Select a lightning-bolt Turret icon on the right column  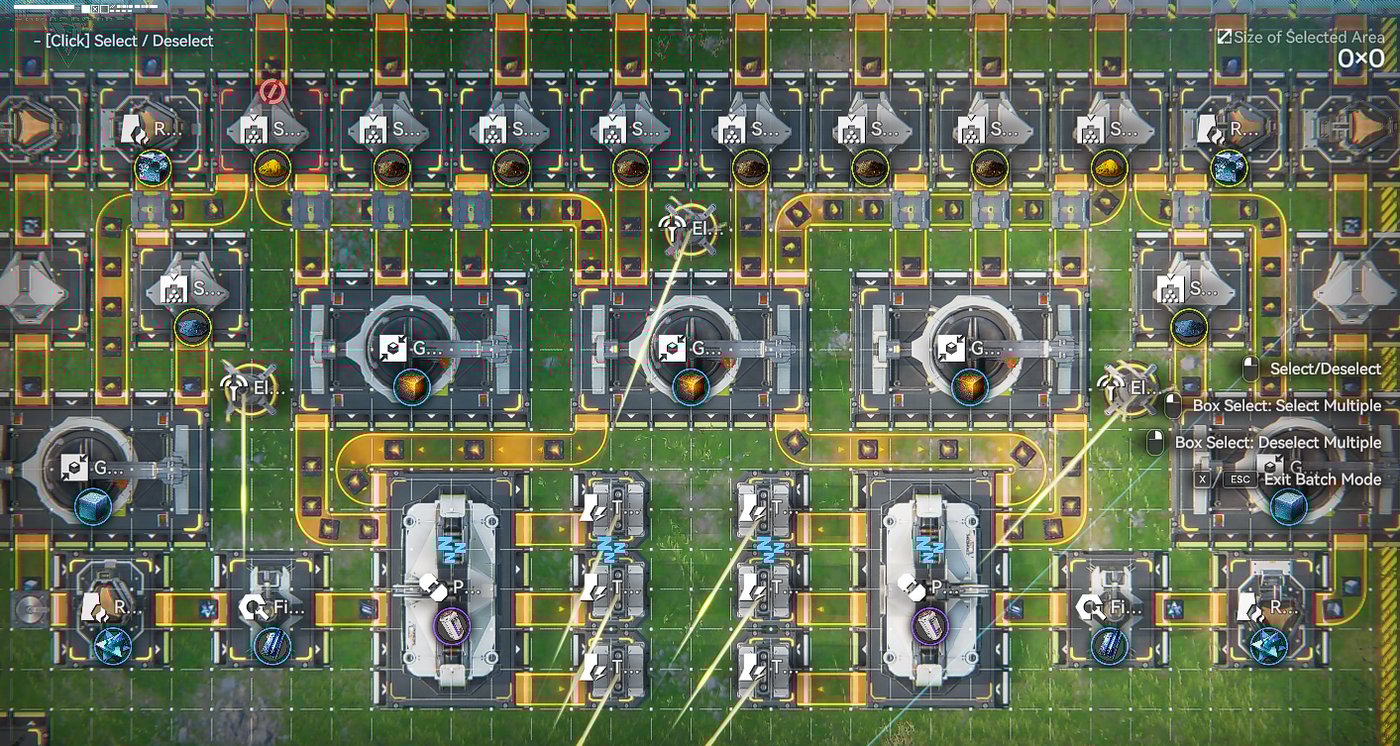pos(755,512)
